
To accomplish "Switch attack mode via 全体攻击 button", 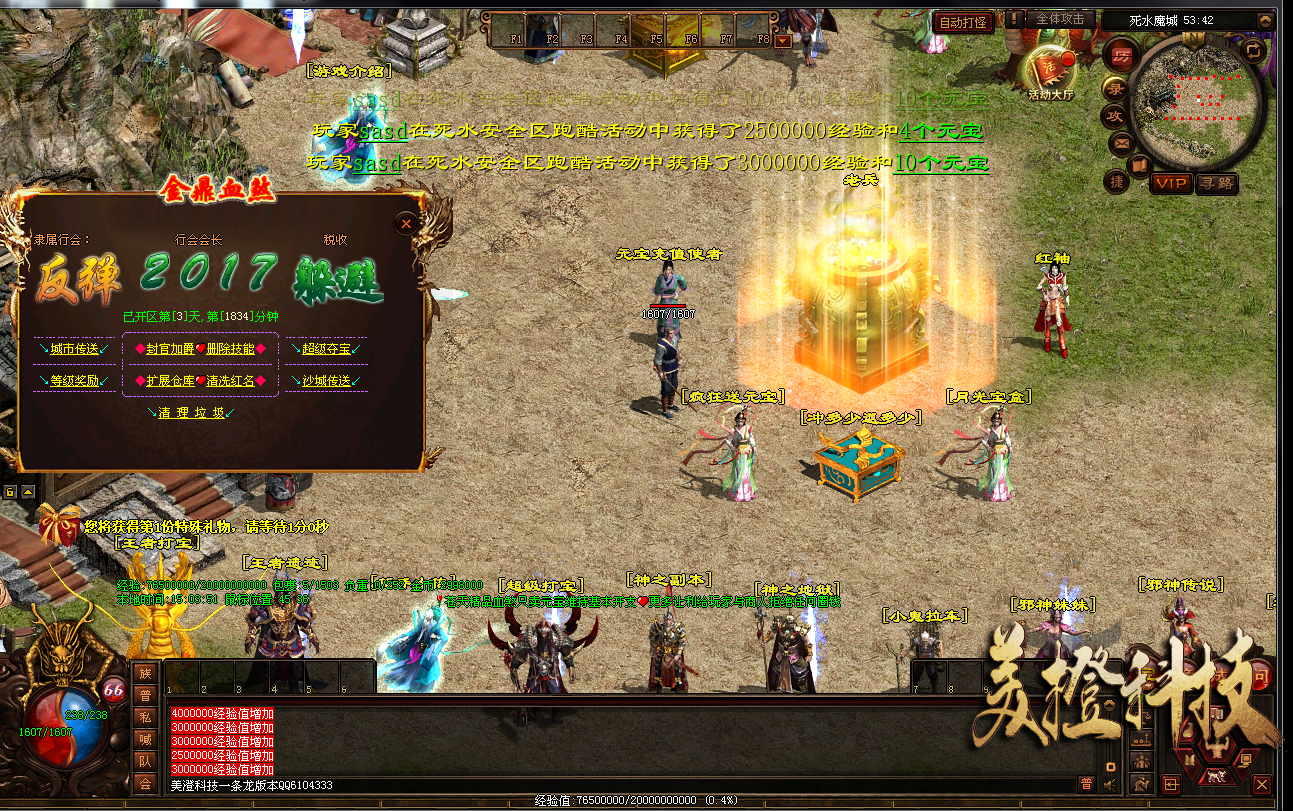I will (1060, 19).
